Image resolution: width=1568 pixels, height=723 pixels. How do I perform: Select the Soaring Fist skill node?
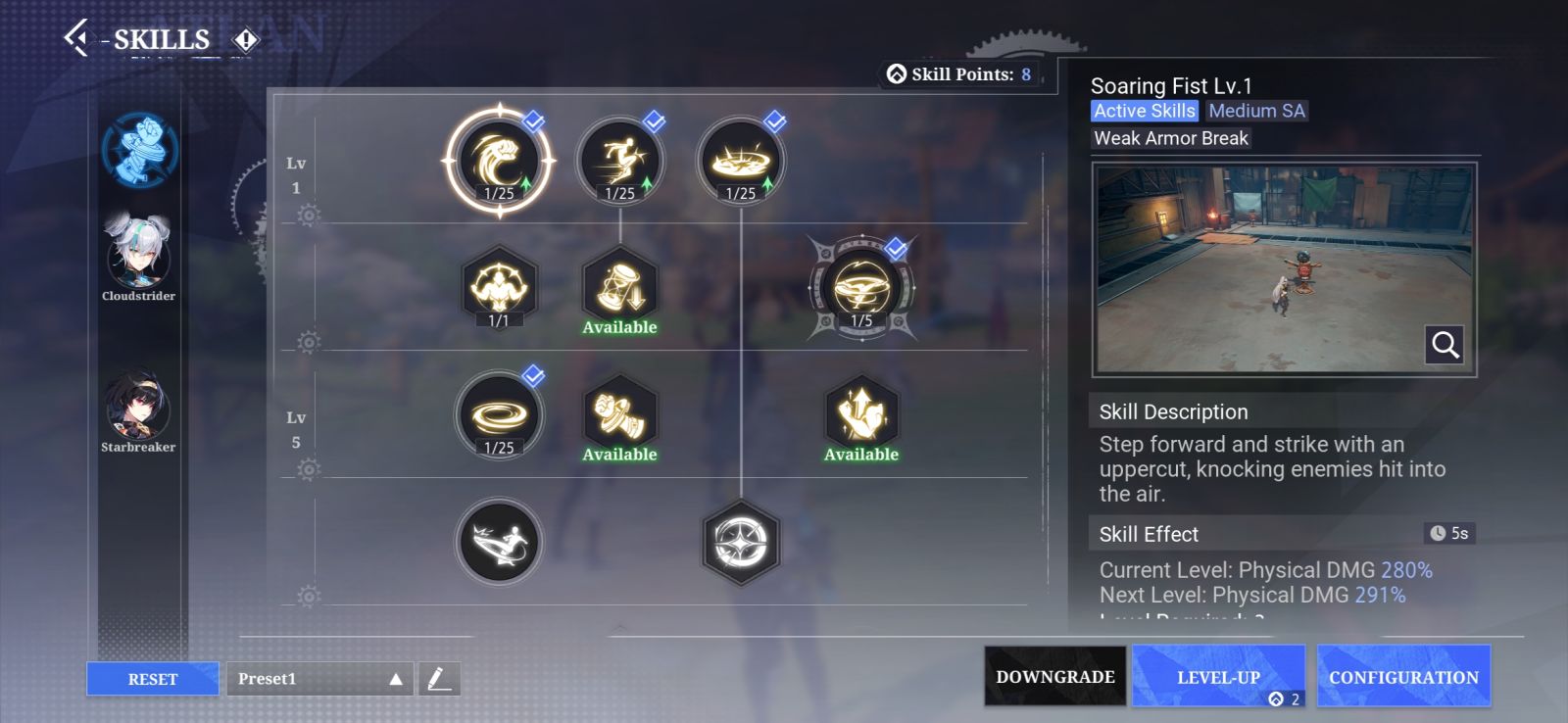[x=499, y=161]
